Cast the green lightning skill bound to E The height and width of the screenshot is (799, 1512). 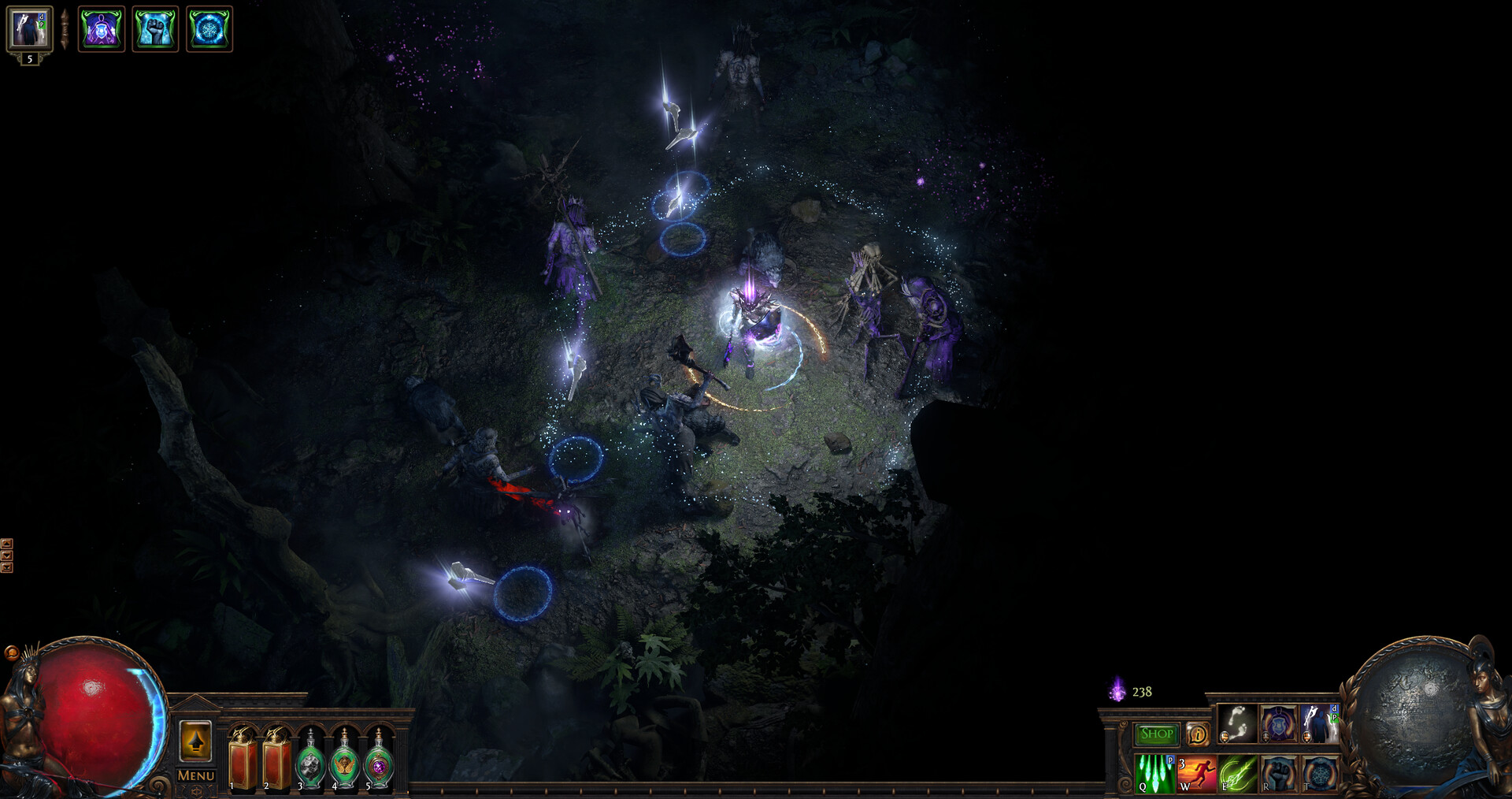(1237, 776)
